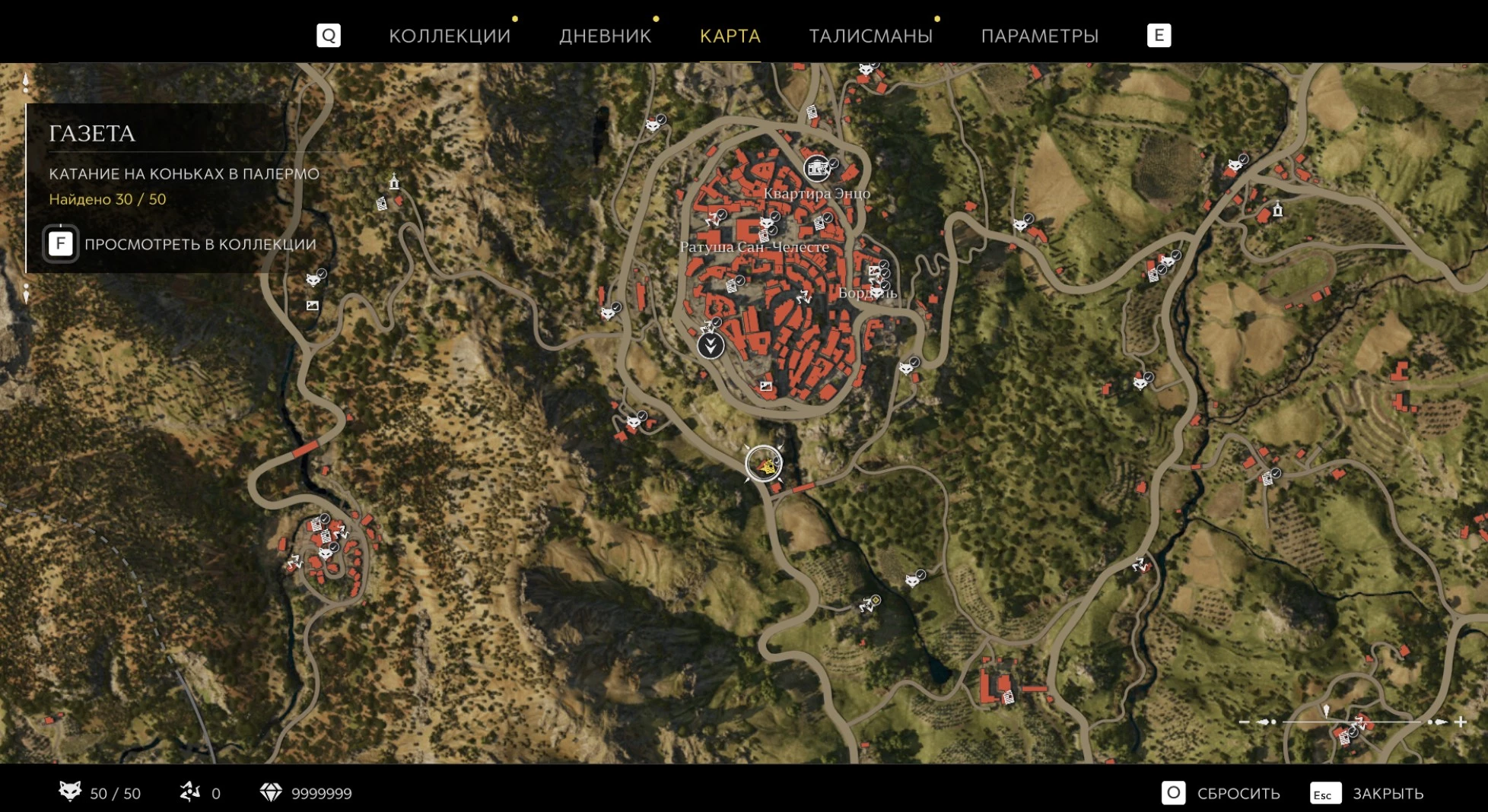
Task: Switch to the КОЛЛЕКЦИИ tab
Action: pos(450,36)
